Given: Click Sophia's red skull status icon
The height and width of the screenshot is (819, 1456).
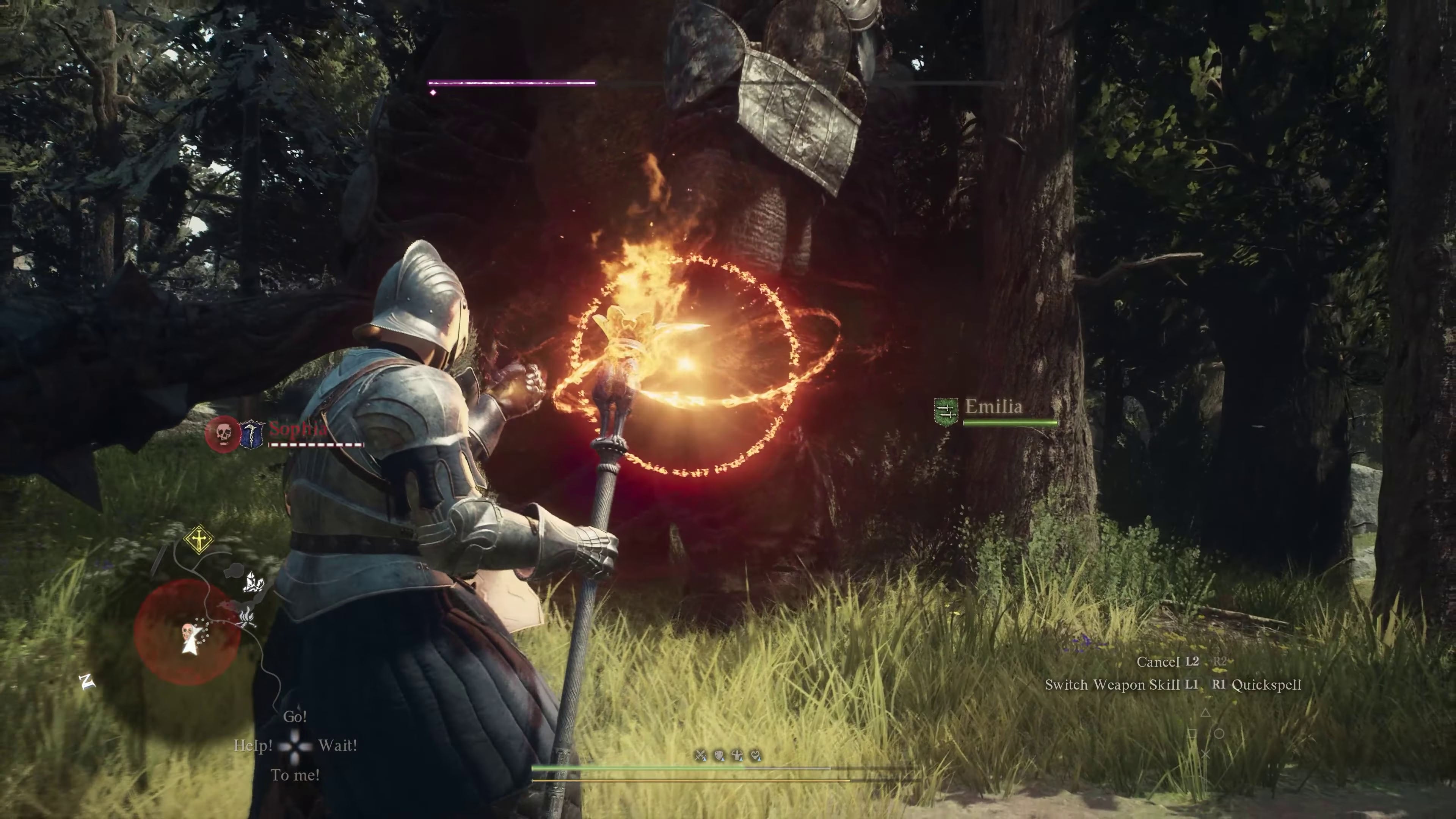Looking at the screenshot, I should [222, 433].
